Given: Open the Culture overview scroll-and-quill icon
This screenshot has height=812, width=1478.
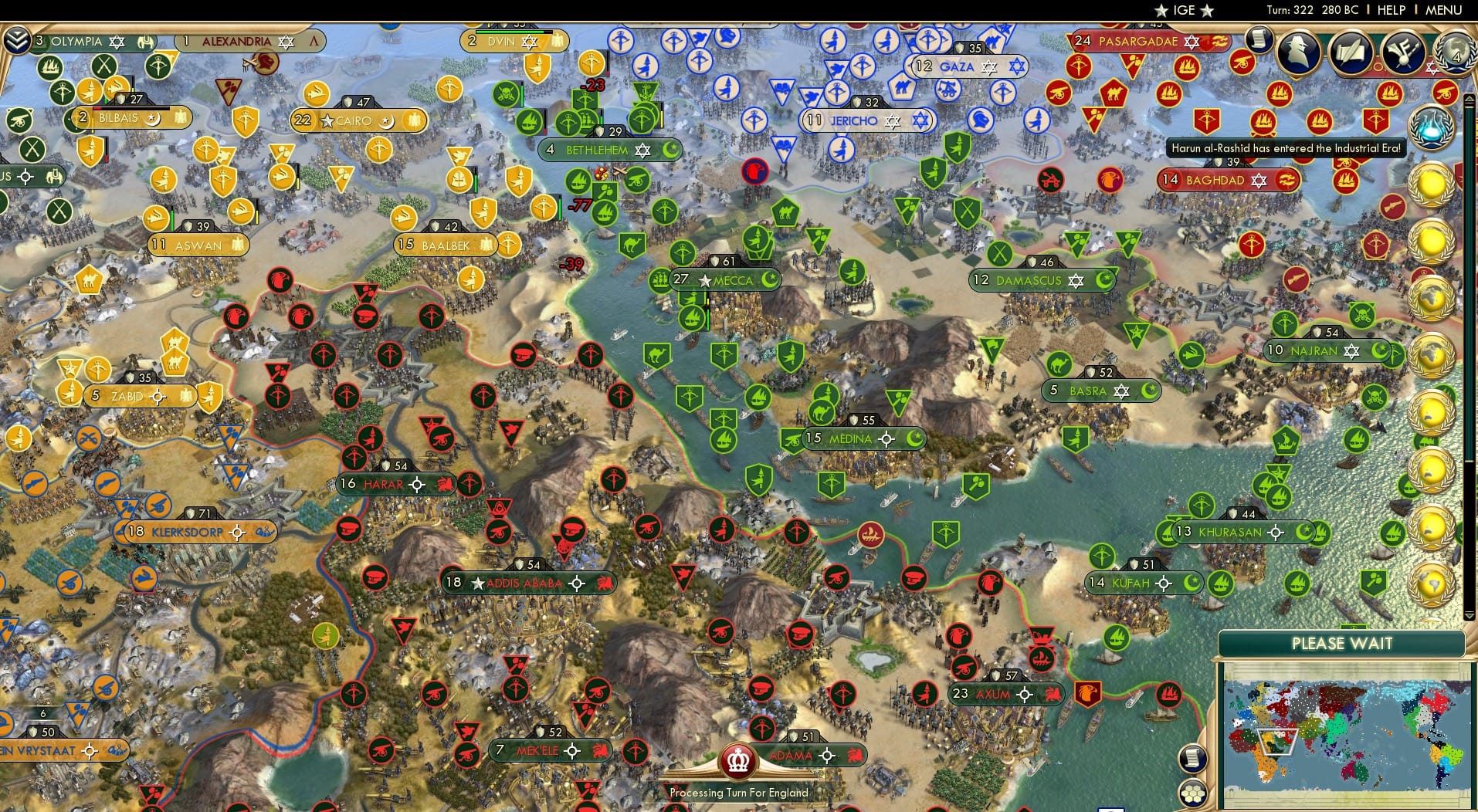Looking at the screenshot, I should [x=1350, y=52].
